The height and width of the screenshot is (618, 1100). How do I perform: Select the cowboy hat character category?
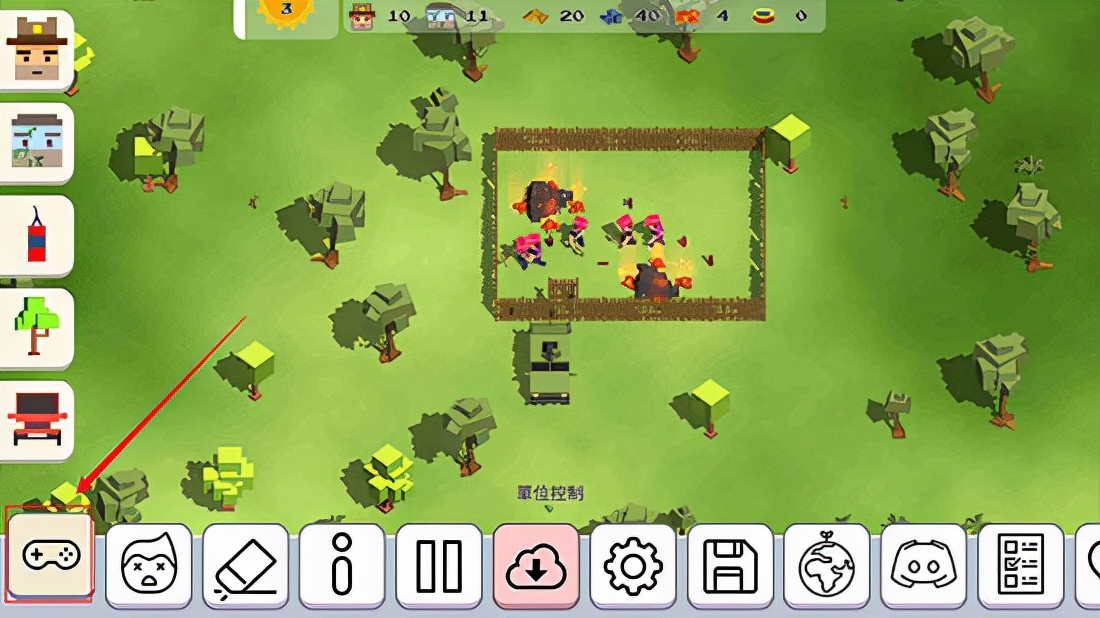click(x=37, y=51)
